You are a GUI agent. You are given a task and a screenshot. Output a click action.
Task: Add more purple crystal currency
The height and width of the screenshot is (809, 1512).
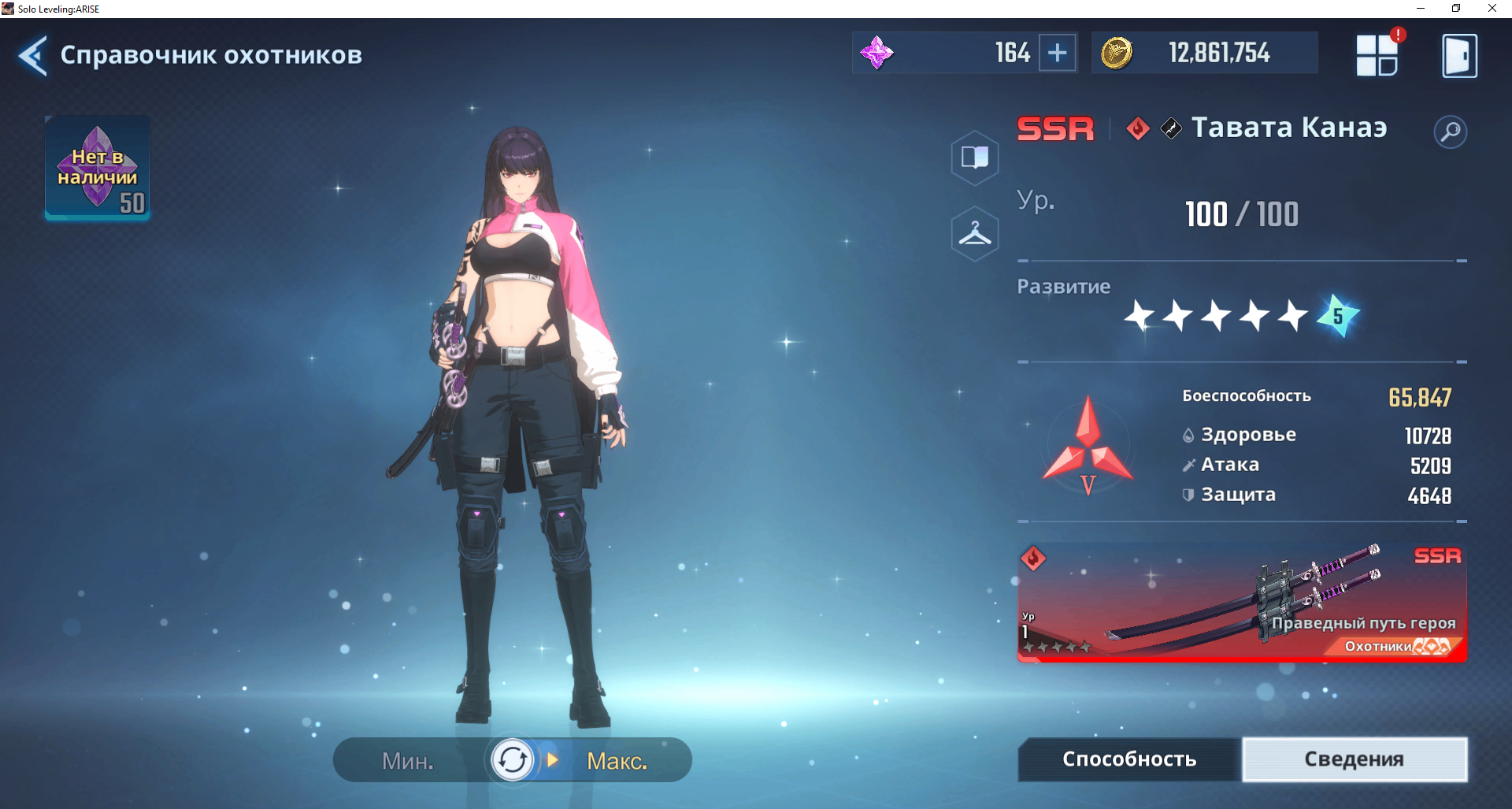coord(1058,54)
